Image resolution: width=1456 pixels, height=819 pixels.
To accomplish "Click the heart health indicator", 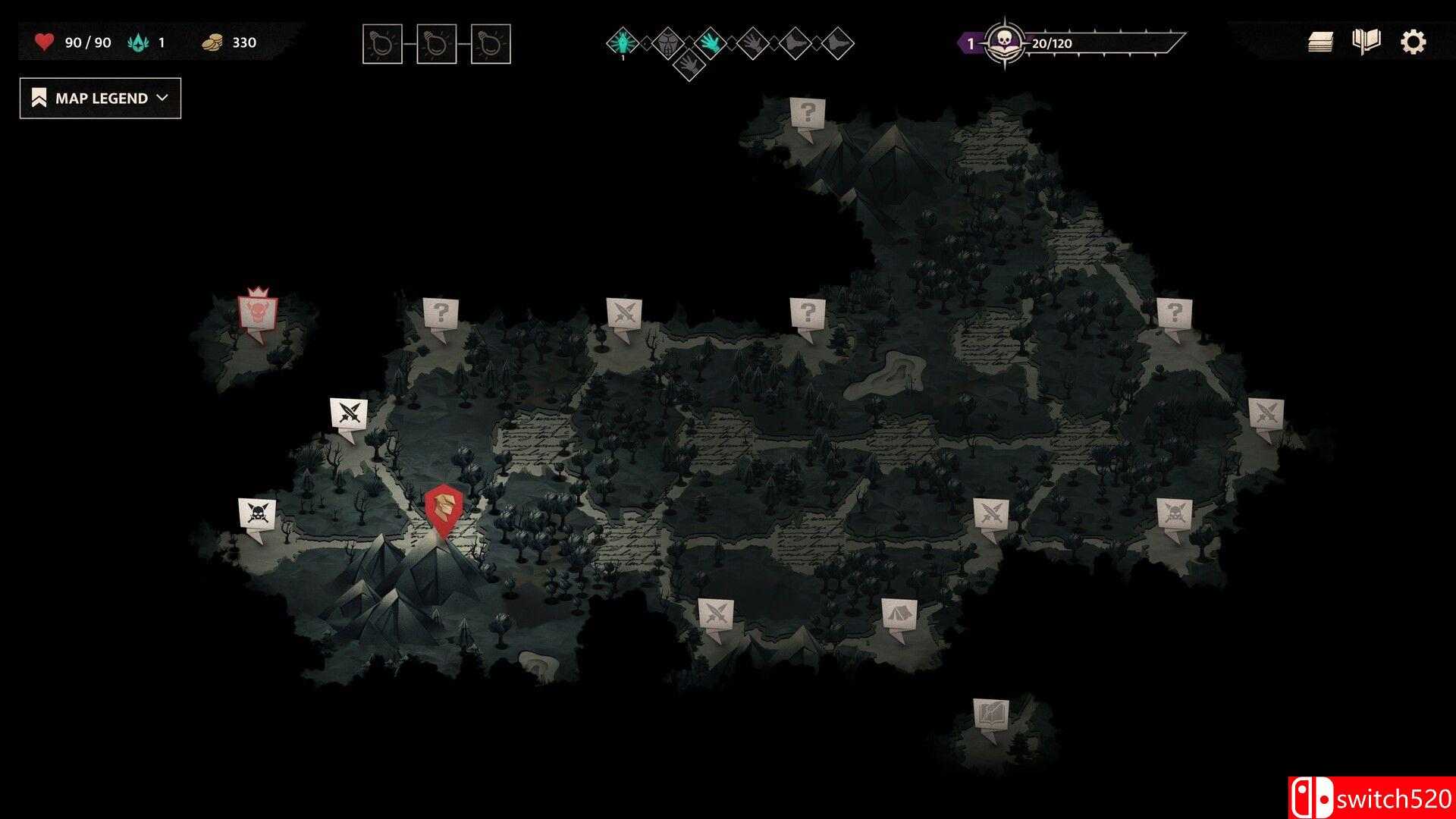I will click(x=43, y=42).
